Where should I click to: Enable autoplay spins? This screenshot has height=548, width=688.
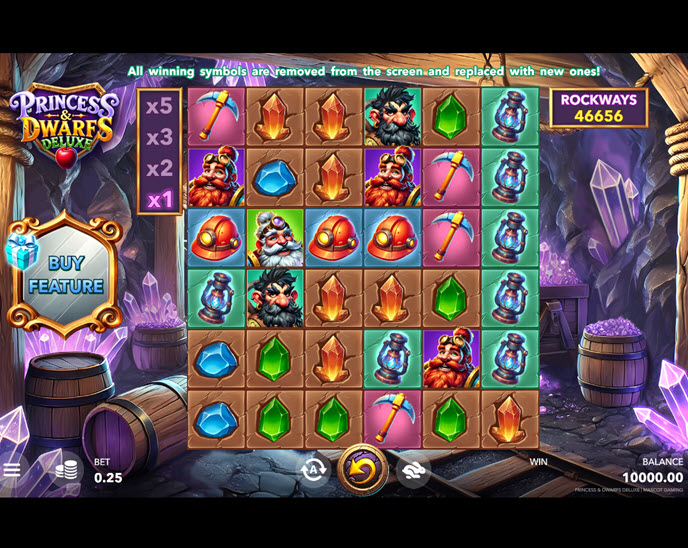[314, 469]
